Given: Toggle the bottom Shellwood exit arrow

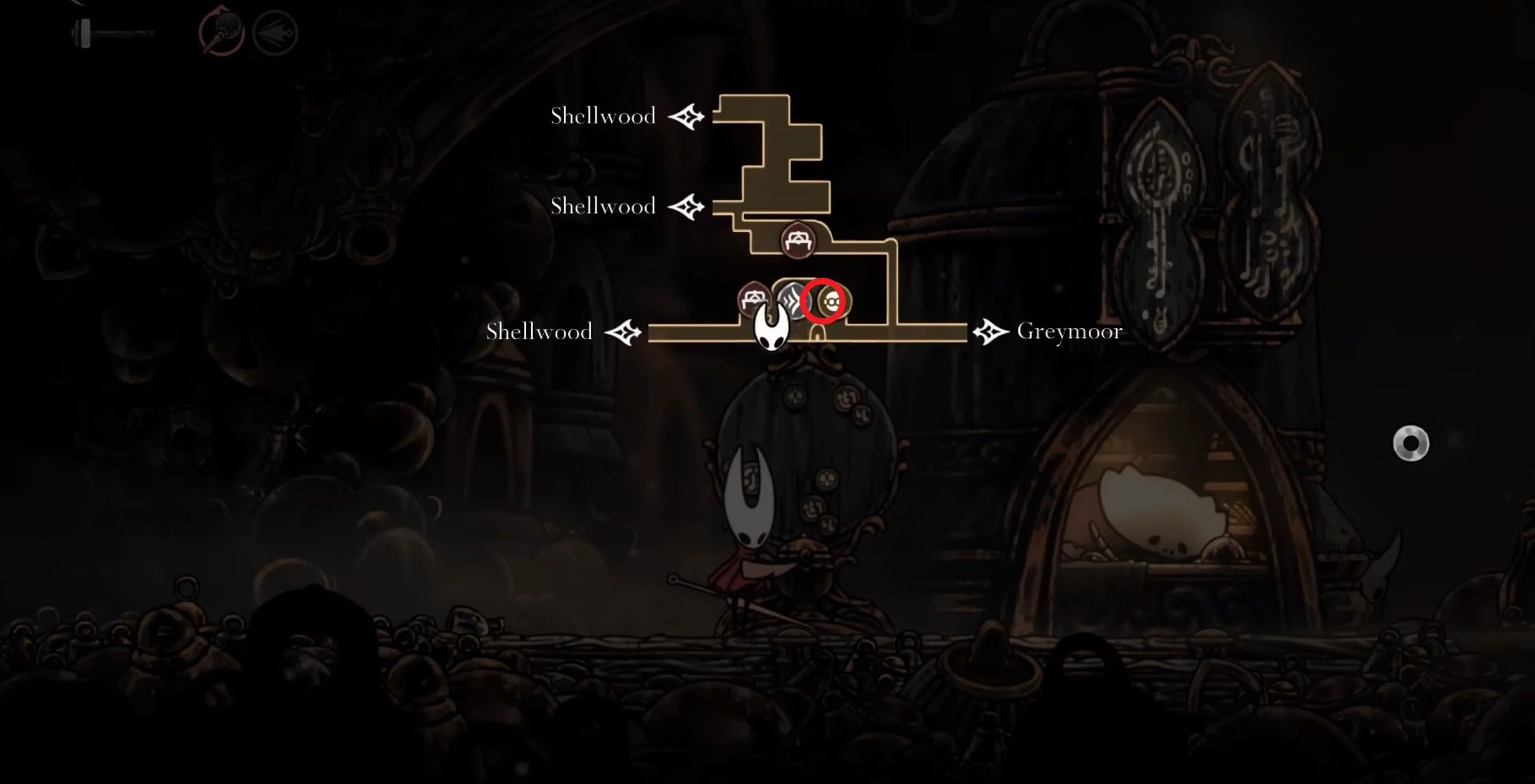Looking at the screenshot, I should pos(623,331).
